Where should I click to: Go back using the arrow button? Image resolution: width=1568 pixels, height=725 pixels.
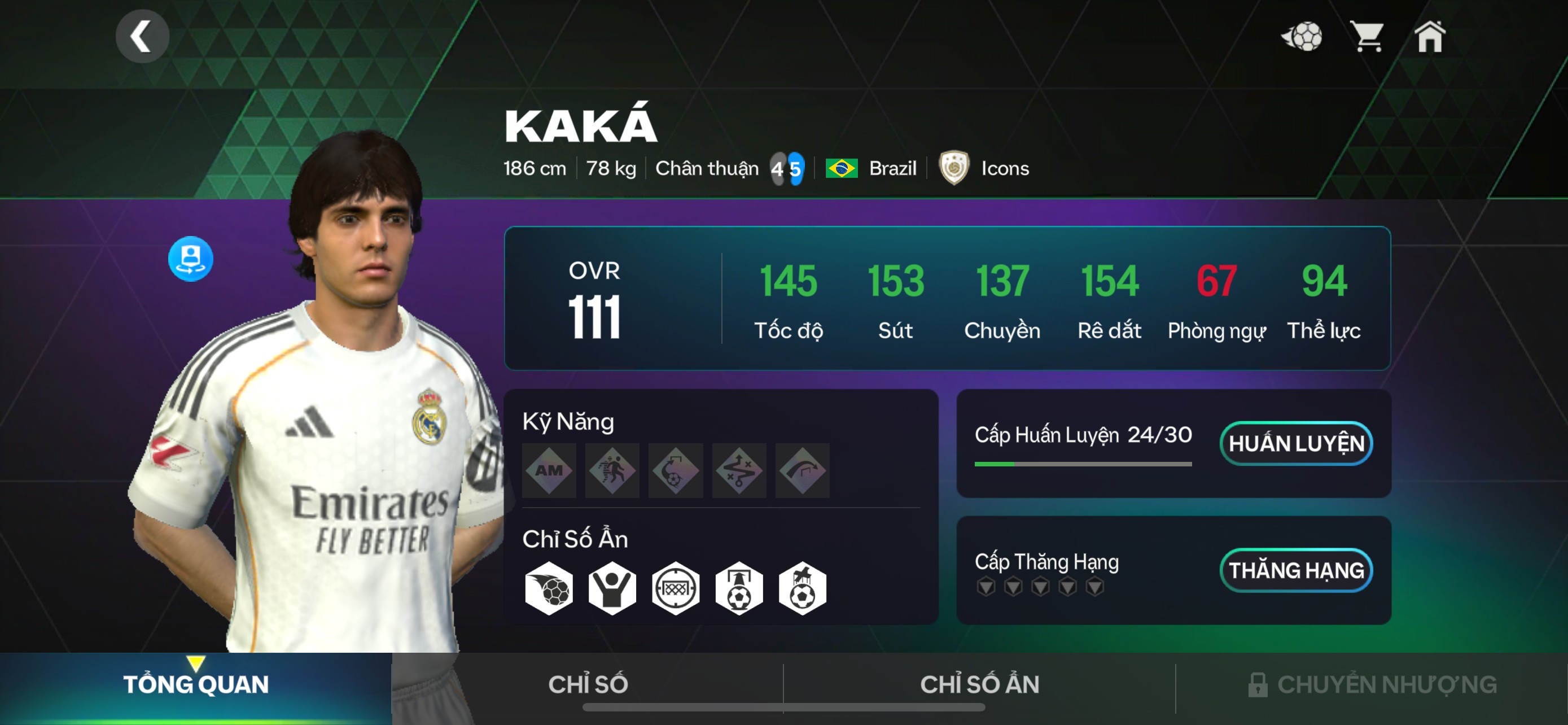[142, 37]
